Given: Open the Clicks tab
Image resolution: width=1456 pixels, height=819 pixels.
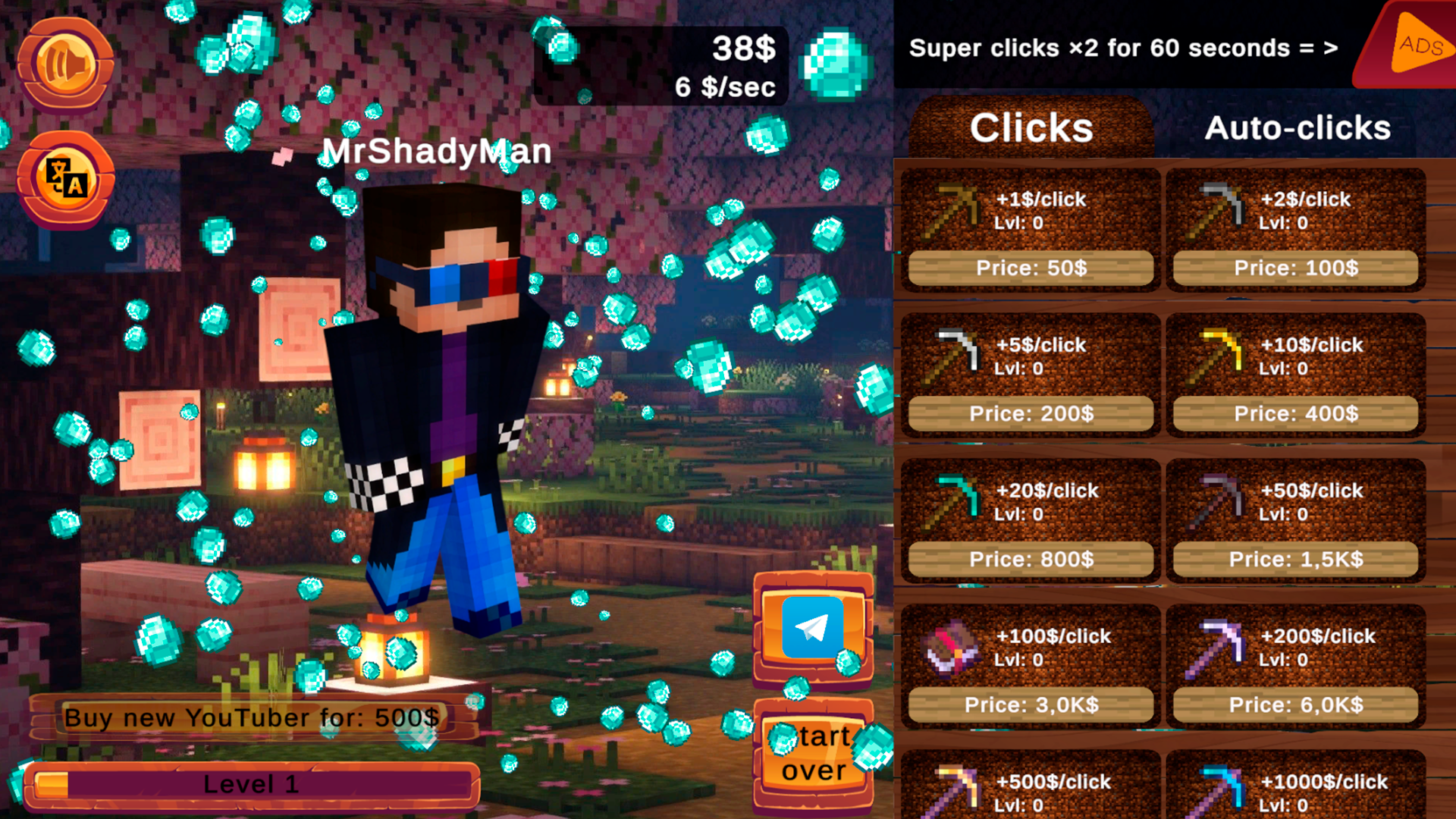Looking at the screenshot, I should [1031, 127].
